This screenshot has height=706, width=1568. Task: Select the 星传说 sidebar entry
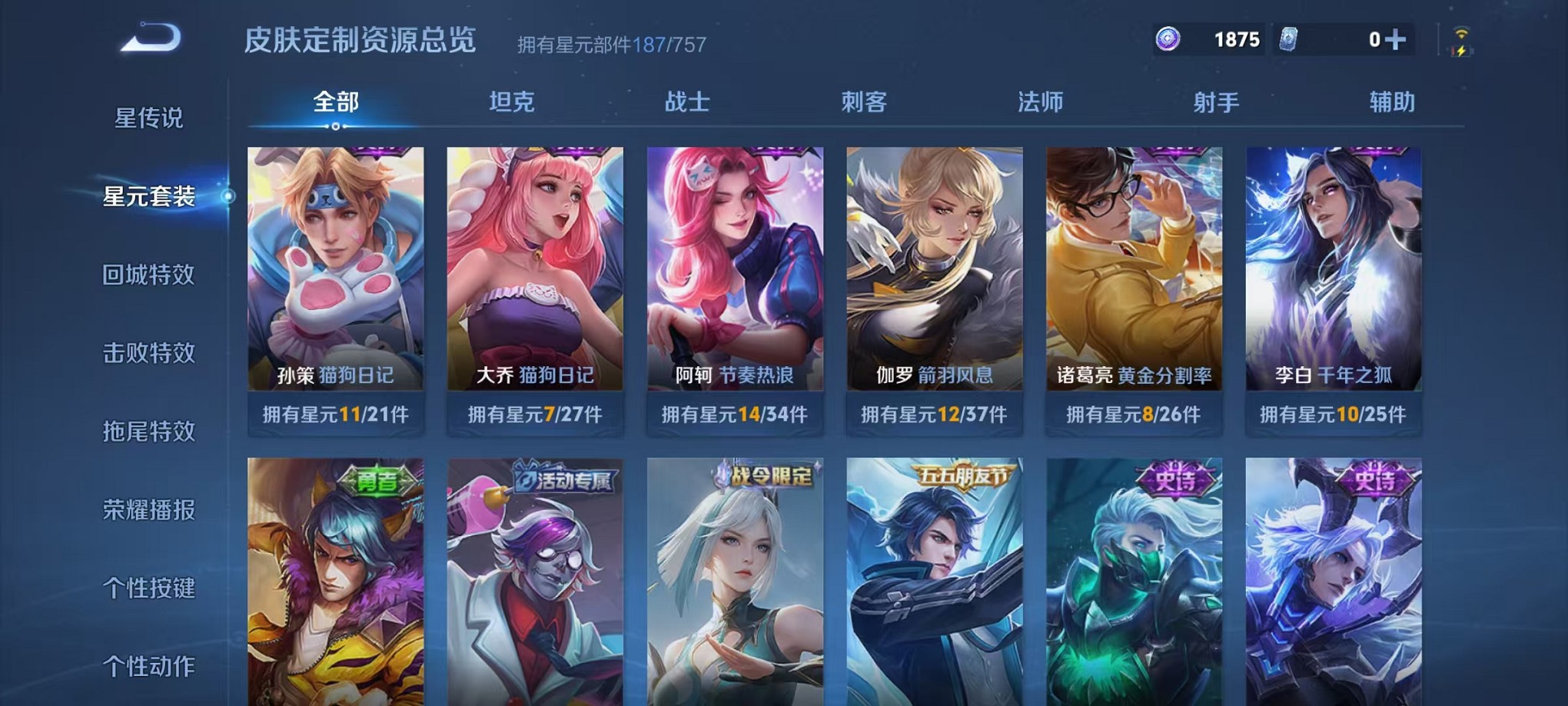(x=148, y=119)
